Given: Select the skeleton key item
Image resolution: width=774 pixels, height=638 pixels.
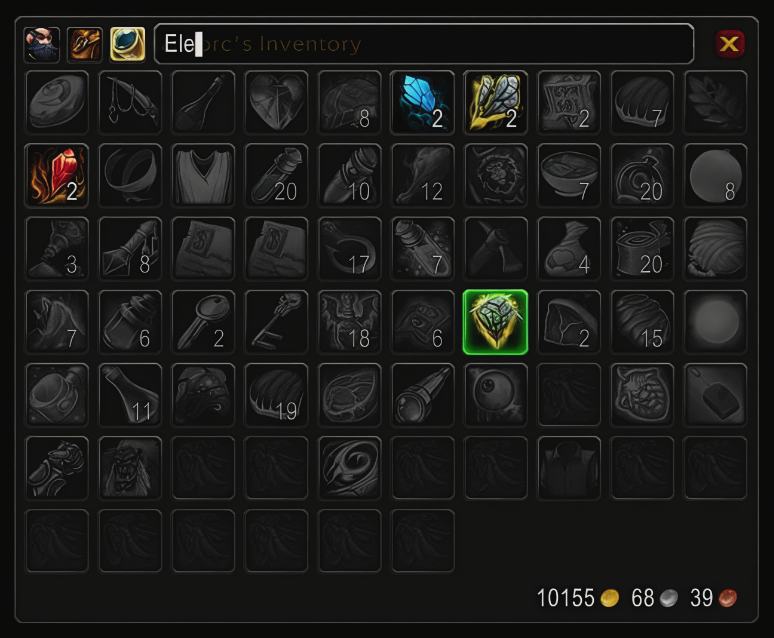Looking at the screenshot, I should click(x=277, y=322).
